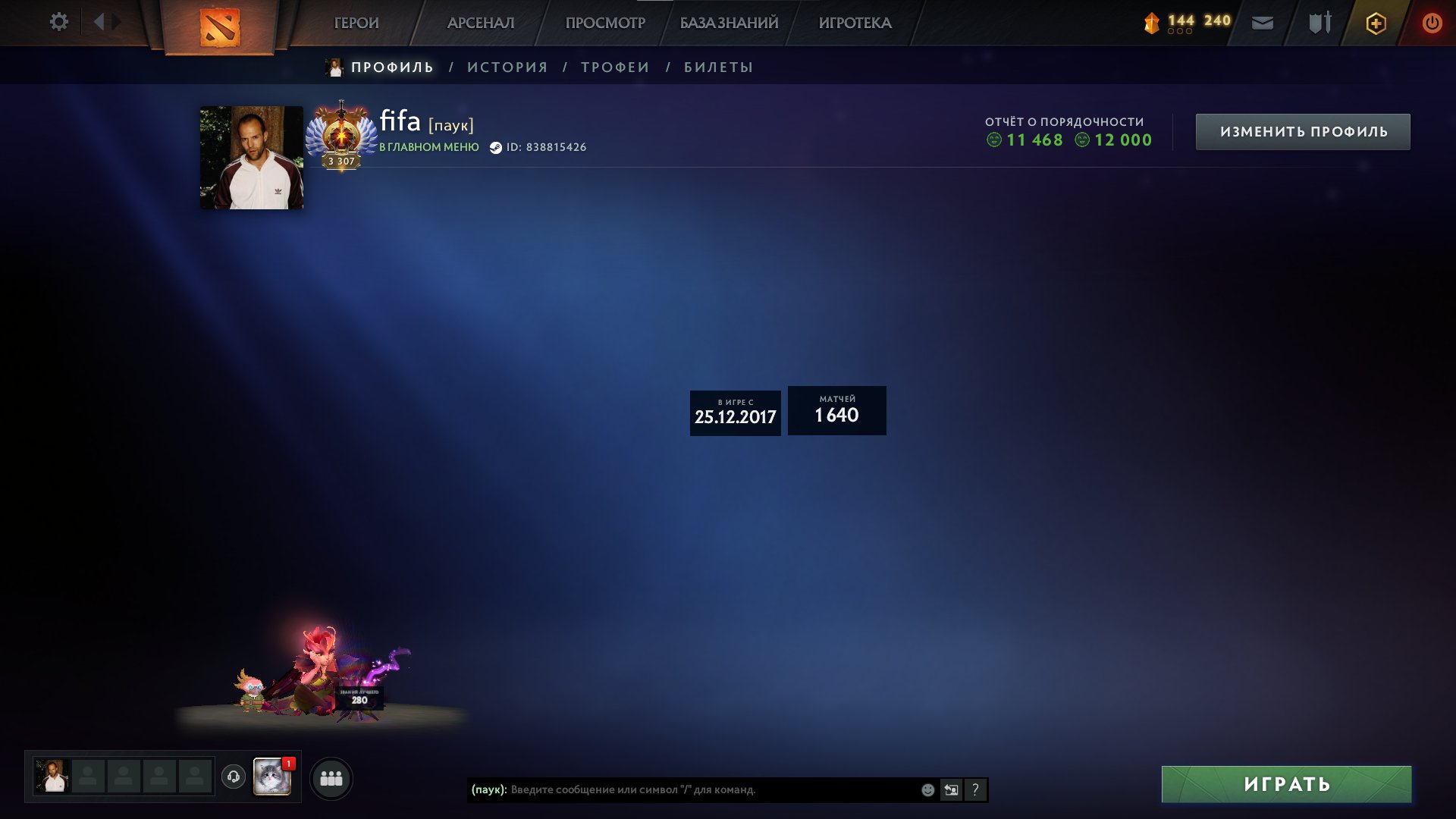Open the ГЕРОИ menu

356,23
